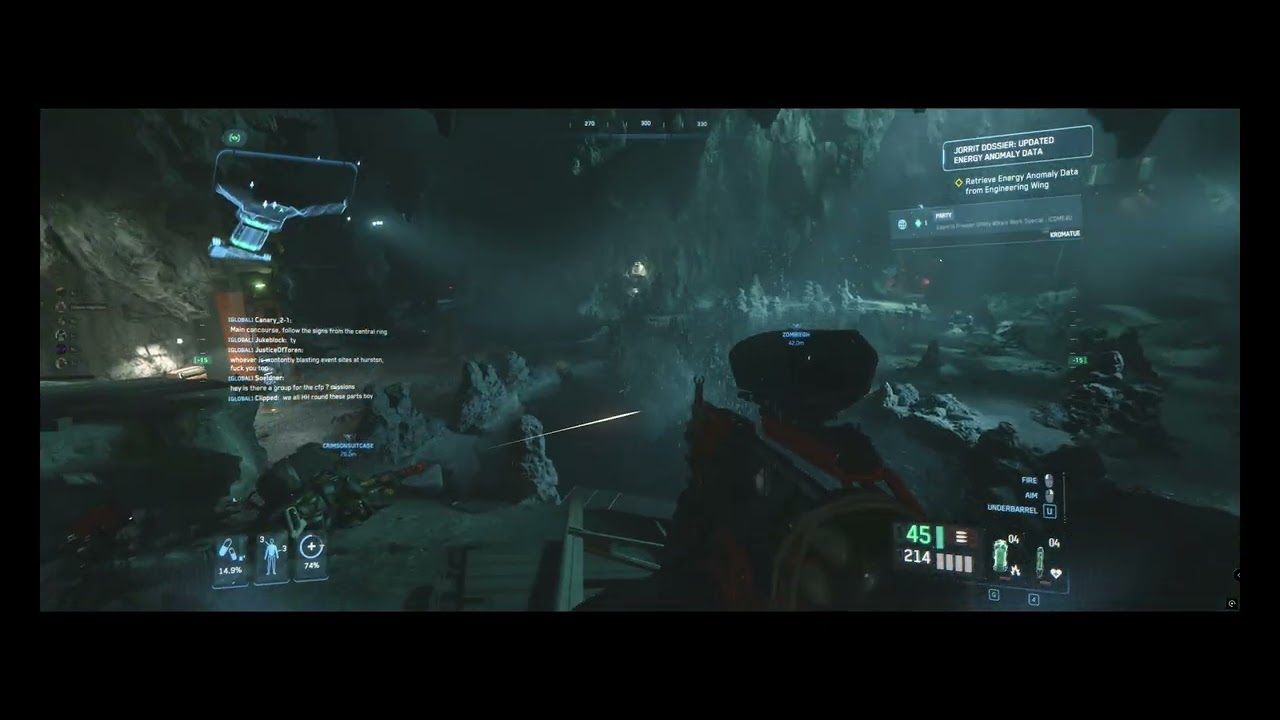Open the Party notification panel
This screenshot has height=720, width=1280.
click(x=984, y=222)
